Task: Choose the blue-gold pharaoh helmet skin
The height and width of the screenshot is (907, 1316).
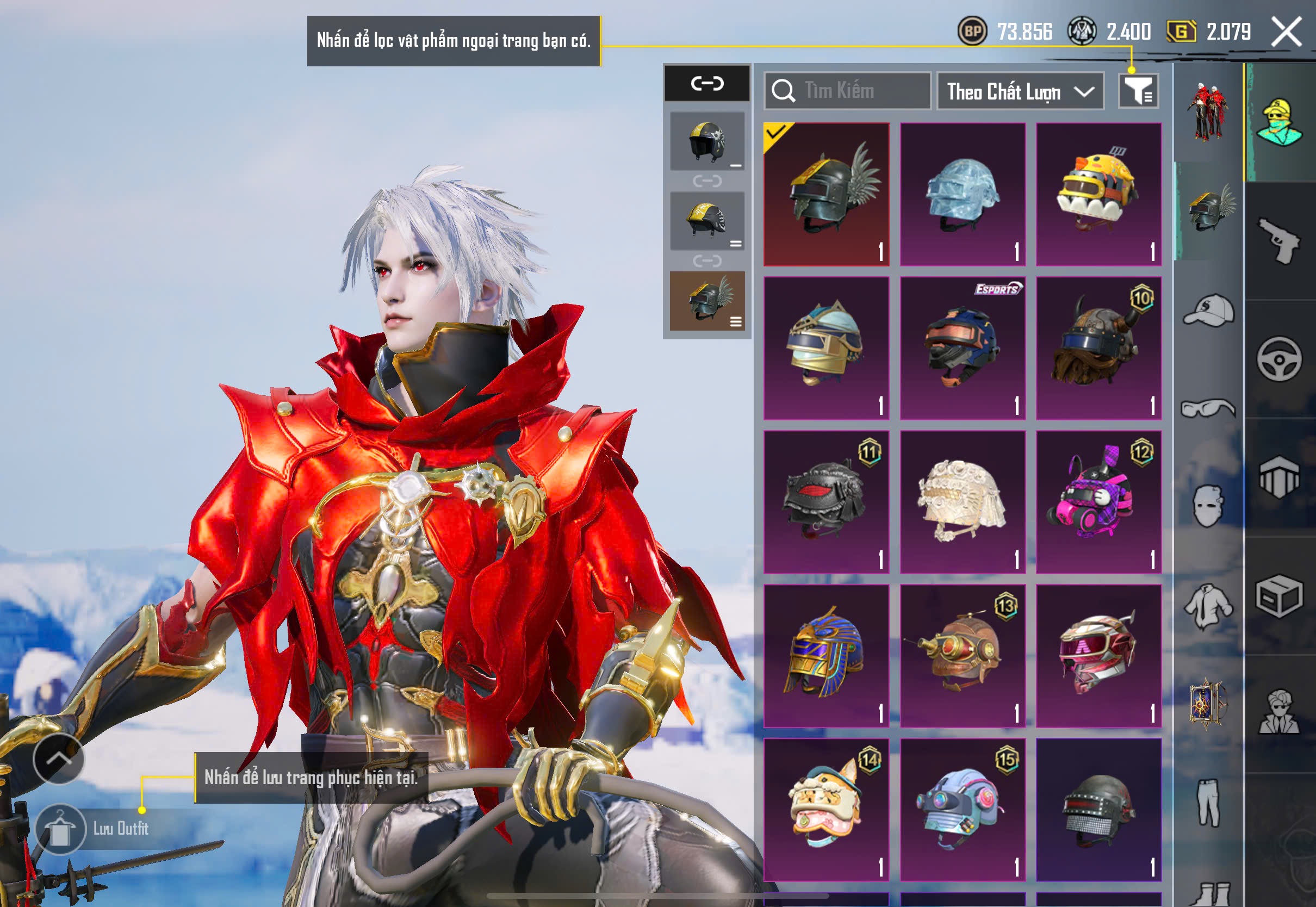Action: (x=826, y=656)
